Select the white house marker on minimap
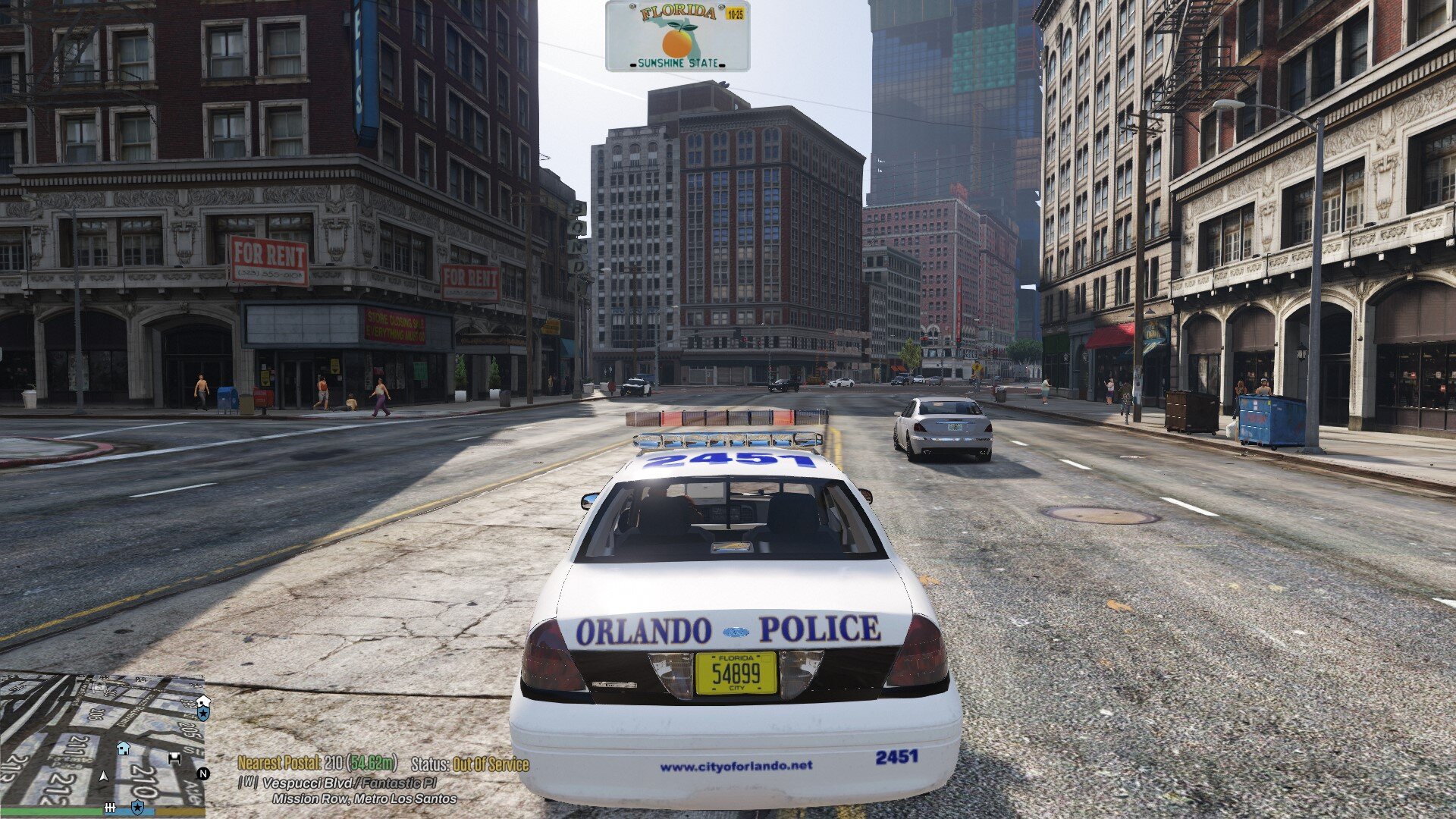Image resolution: width=1456 pixels, height=819 pixels. (x=202, y=701)
